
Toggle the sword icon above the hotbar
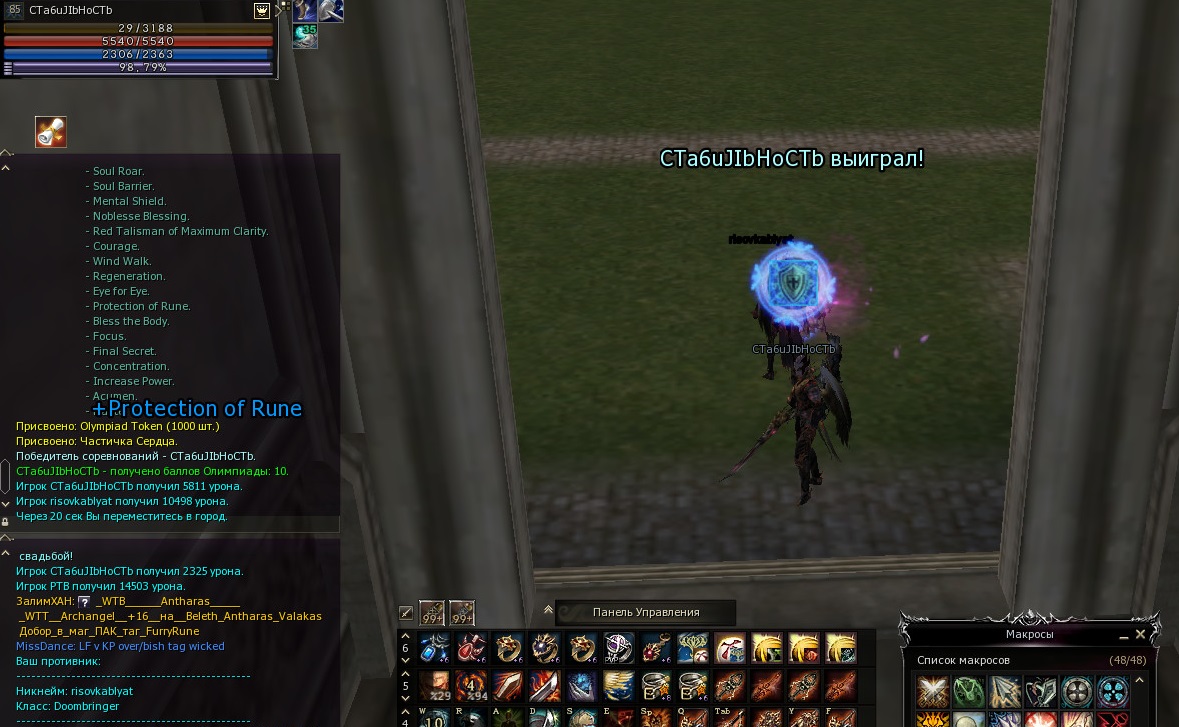coord(406,613)
